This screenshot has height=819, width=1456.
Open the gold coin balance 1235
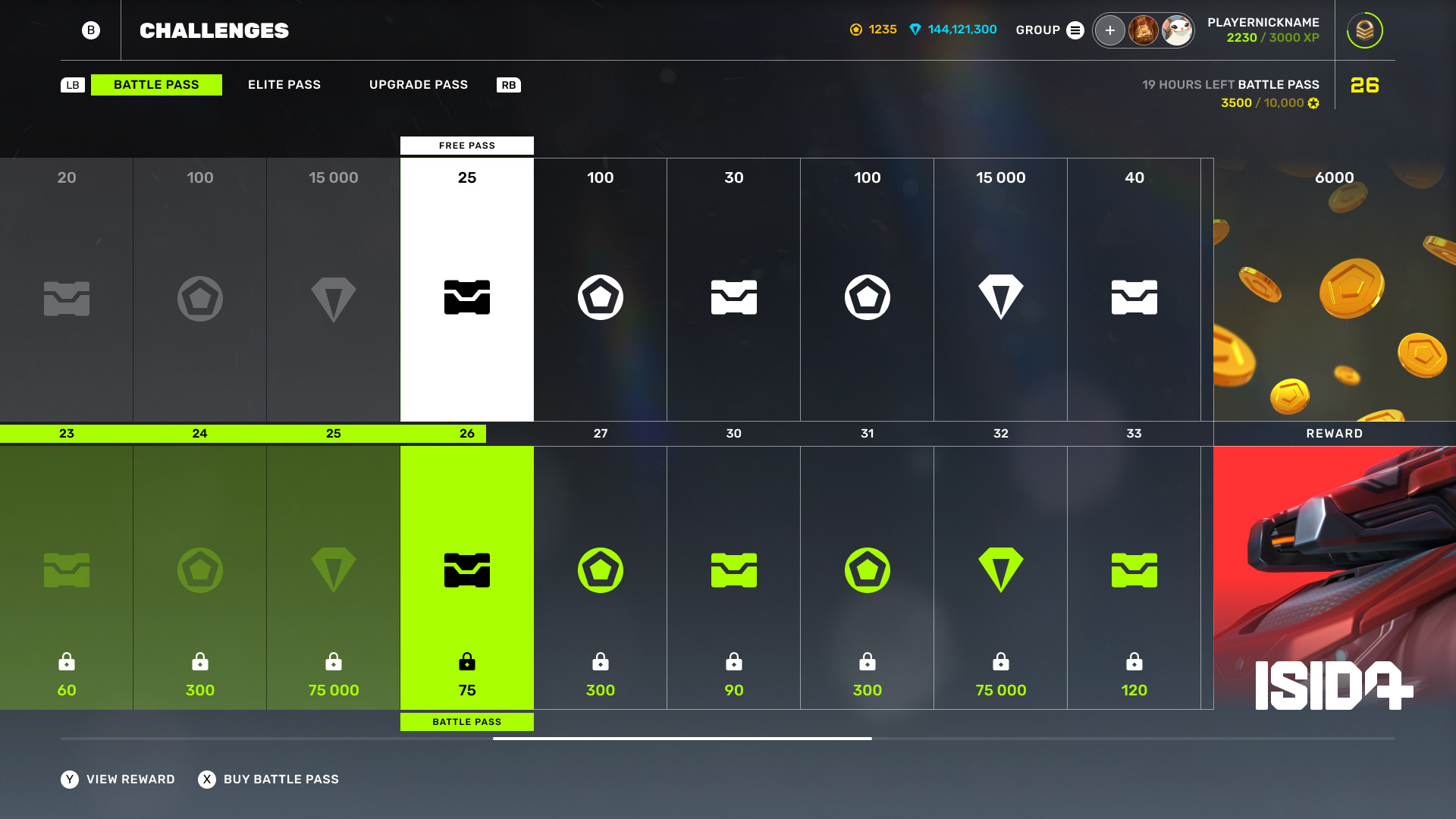coord(874,30)
